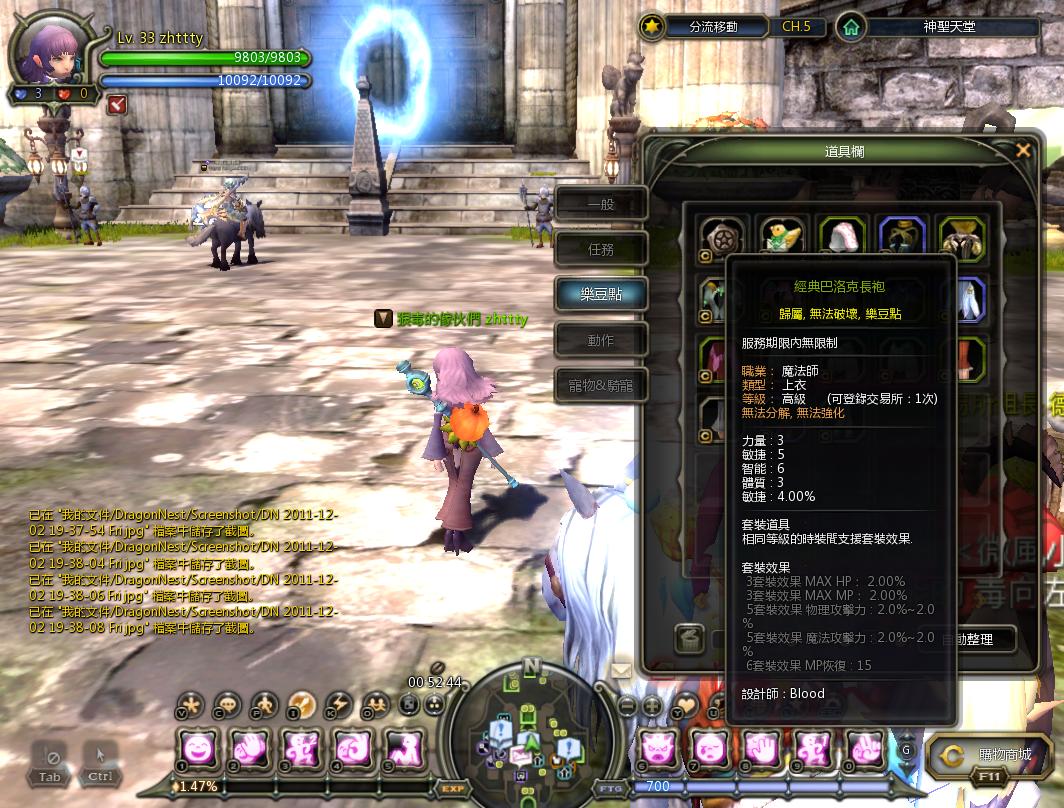Open the 購物商城 cash shop
The image size is (1064, 808).
click(x=989, y=757)
